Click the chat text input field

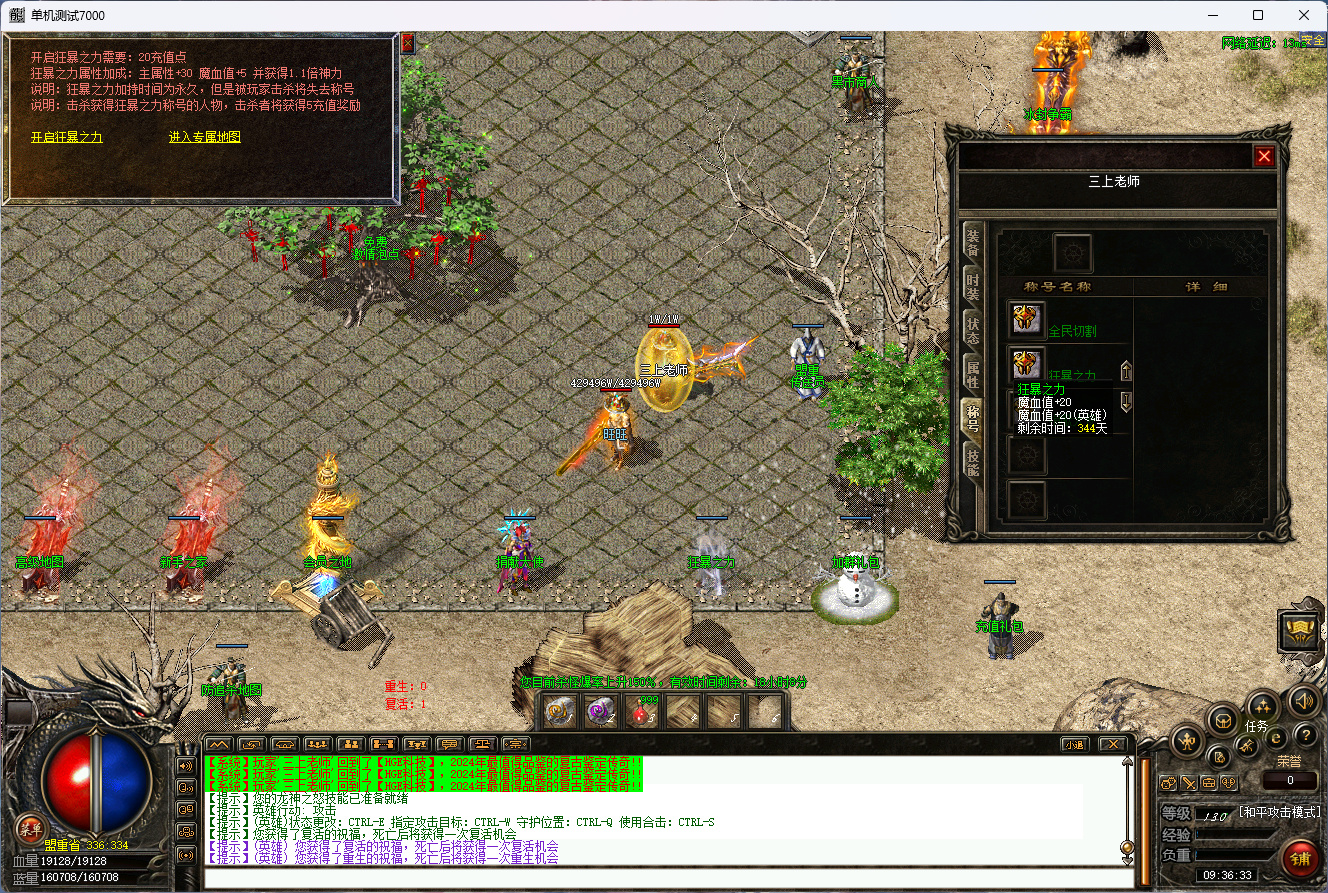pos(668,879)
